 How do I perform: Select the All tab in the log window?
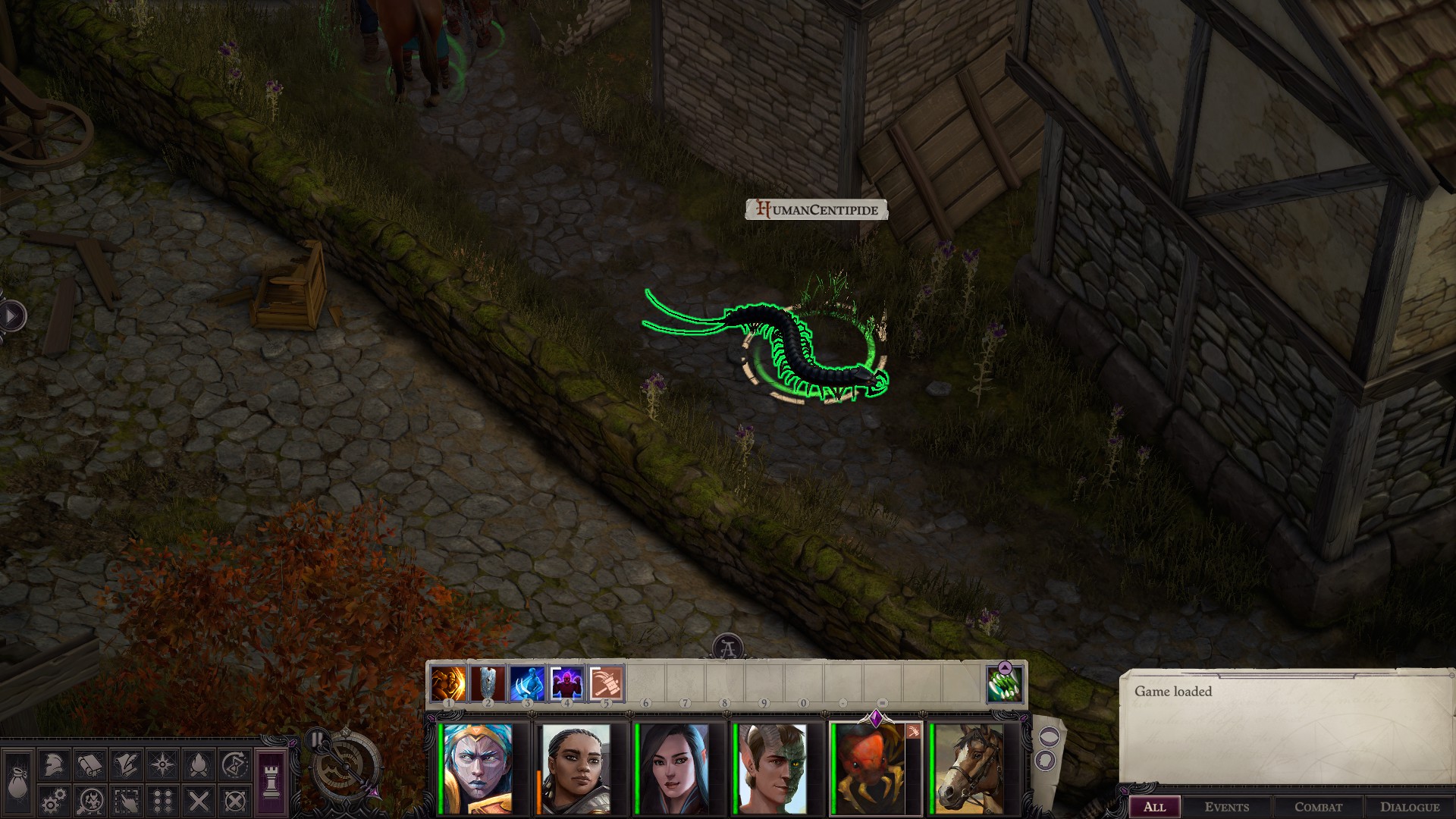[x=1156, y=807]
